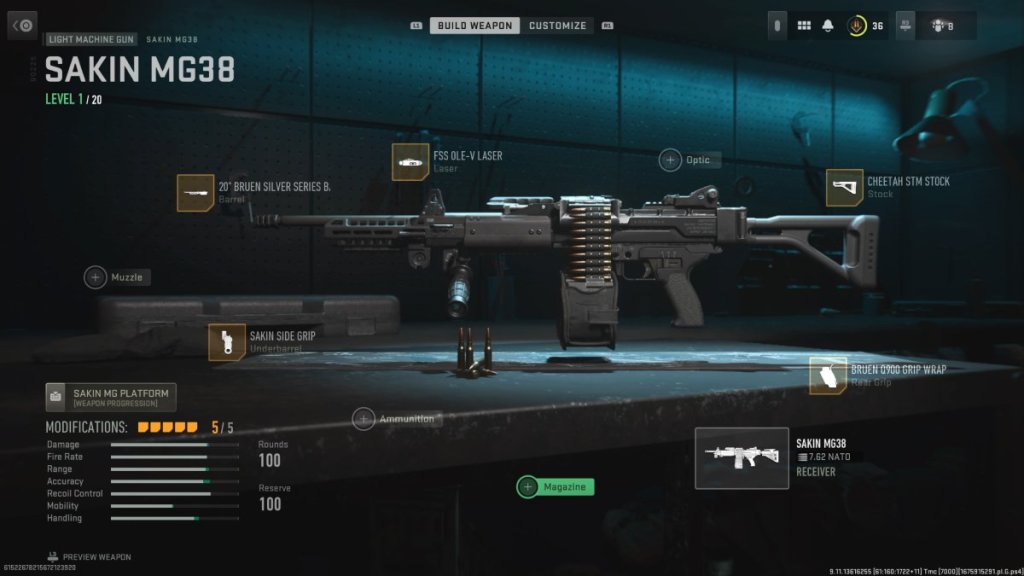Open the Sakin Side Grip underbarrel slot
The height and width of the screenshot is (576, 1024).
227,342
